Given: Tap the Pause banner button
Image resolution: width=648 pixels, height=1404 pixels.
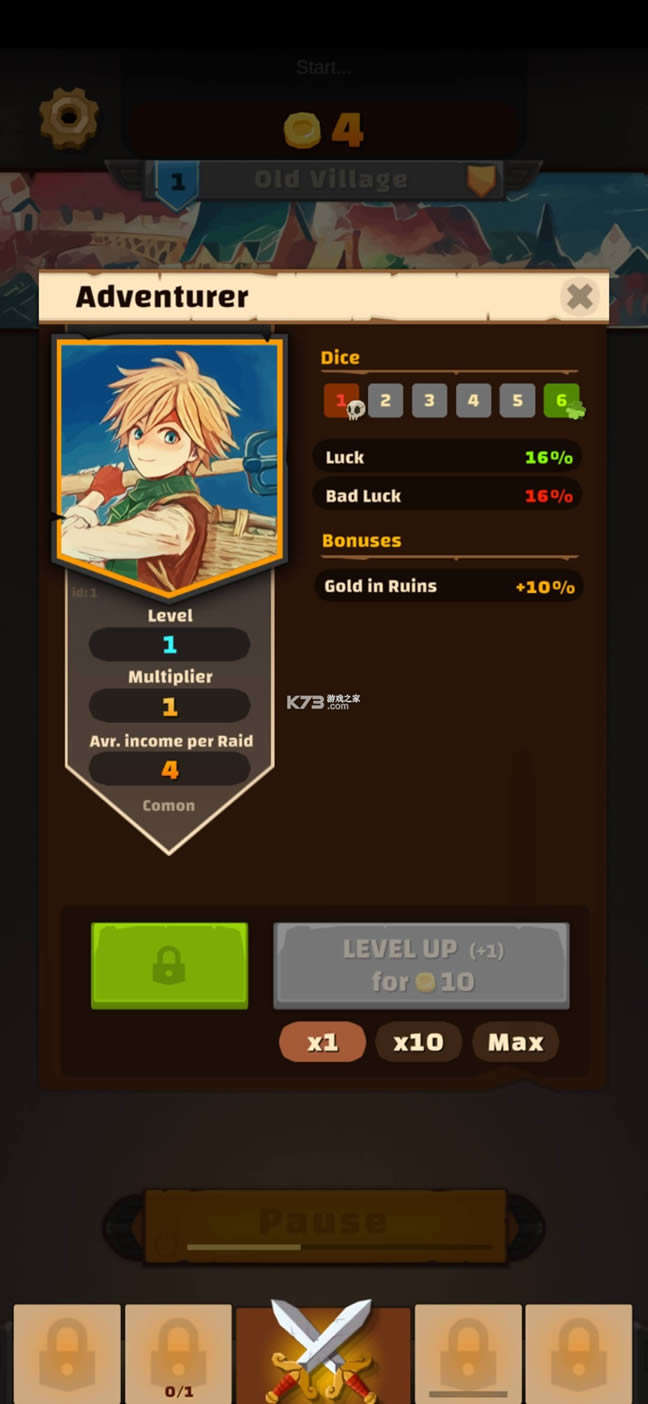Looking at the screenshot, I should [x=324, y=1223].
